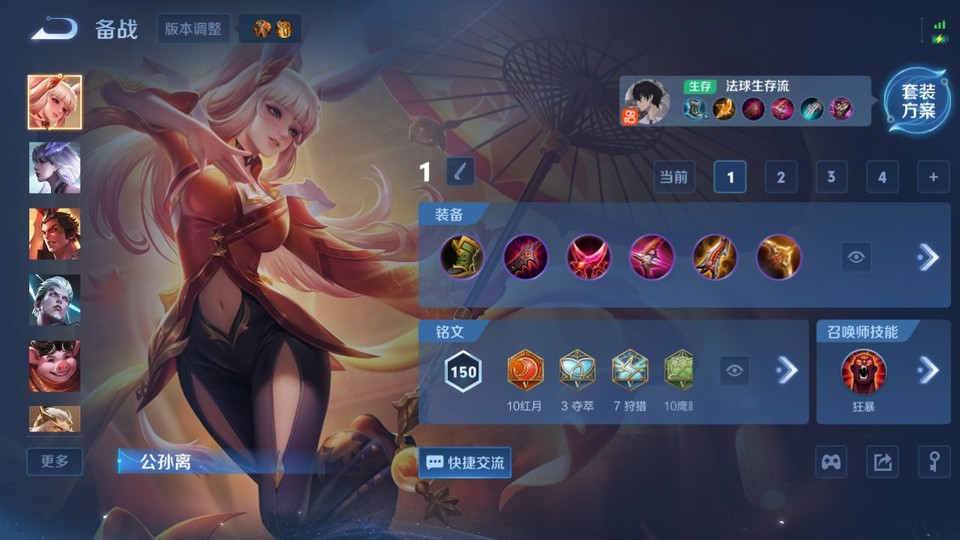Pick the pig hero portrait
The image size is (960, 540).
click(55, 366)
